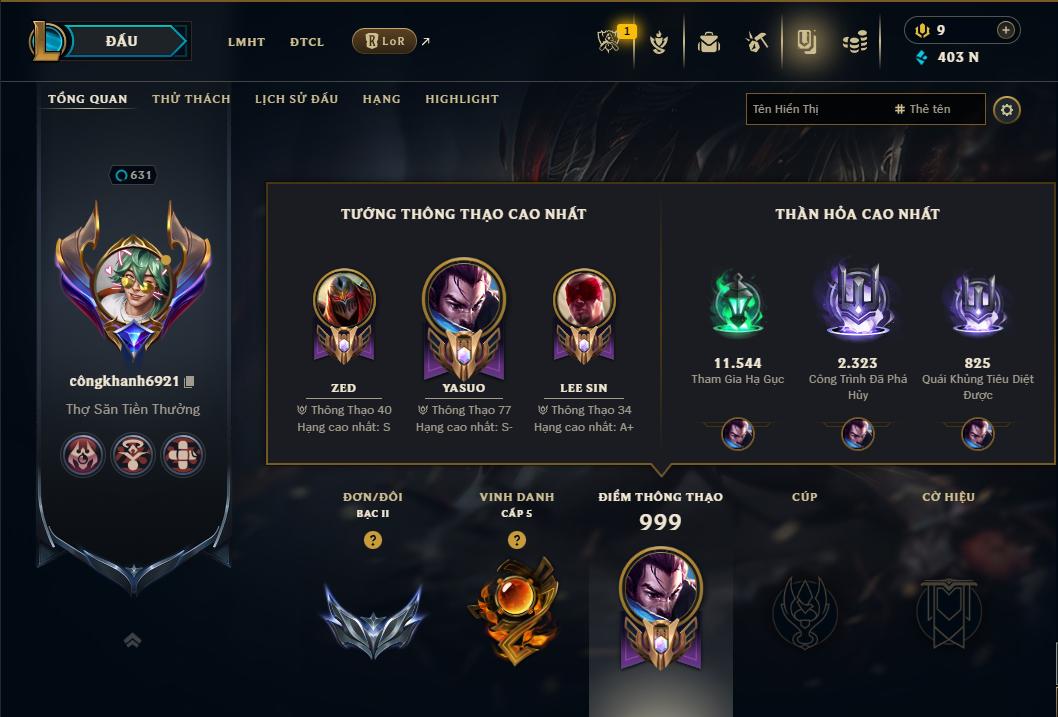Open the HIGHLIGHT tab

click(461, 99)
